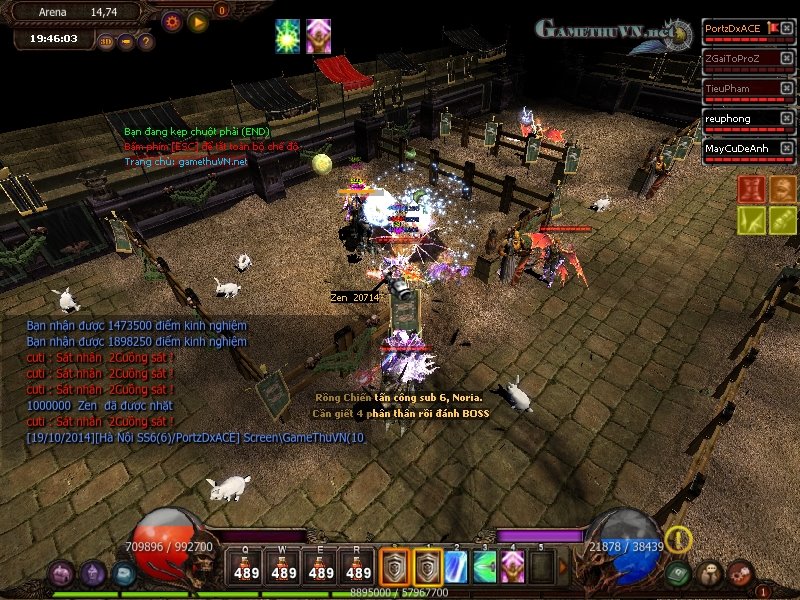This screenshot has height=600, width=800.
Task: Open the gear settings button
Action: (172, 21)
